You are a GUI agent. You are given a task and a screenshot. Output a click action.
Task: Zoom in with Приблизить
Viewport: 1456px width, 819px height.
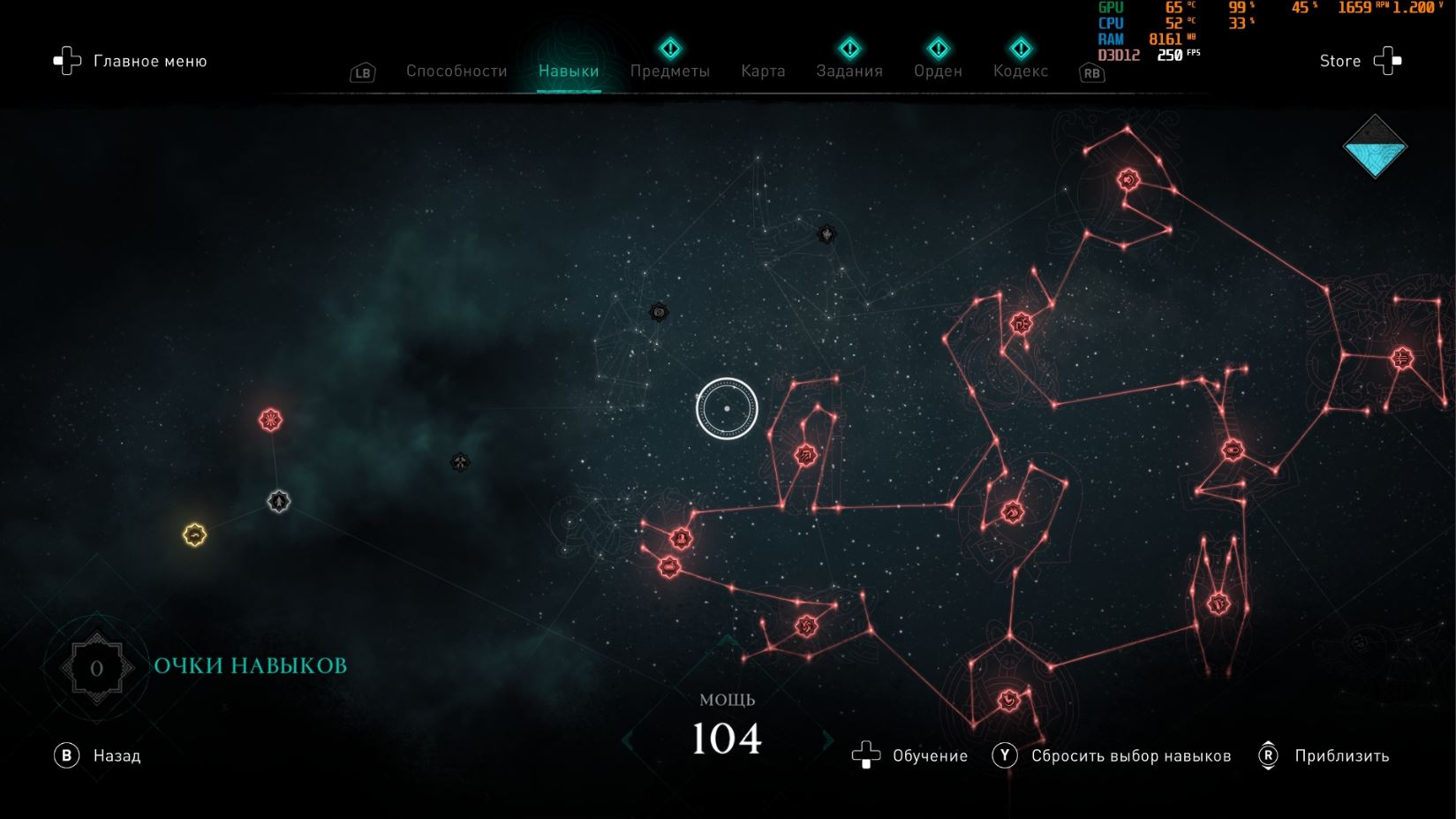point(1324,755)
